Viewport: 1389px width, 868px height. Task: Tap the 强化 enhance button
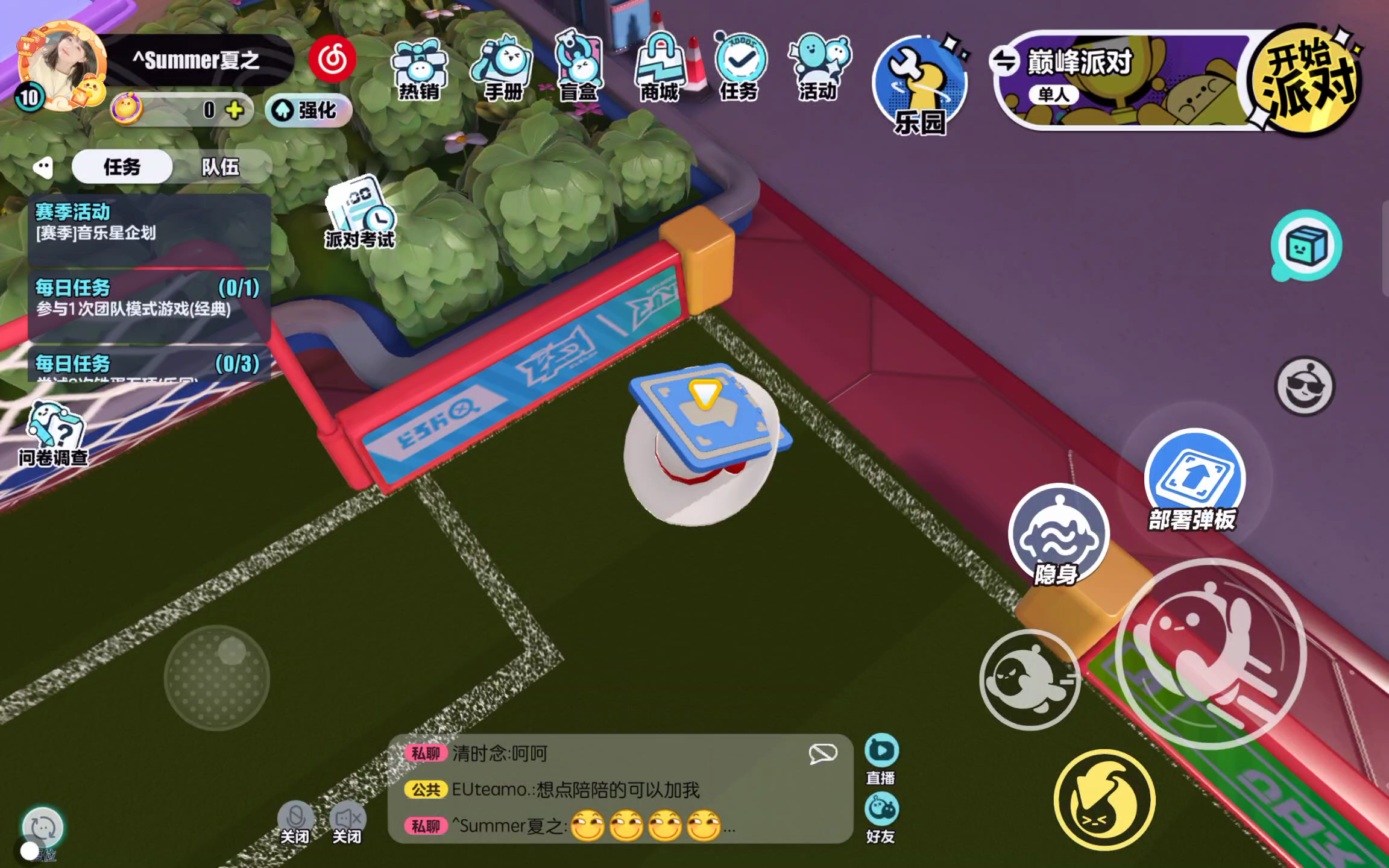[308, 110]
